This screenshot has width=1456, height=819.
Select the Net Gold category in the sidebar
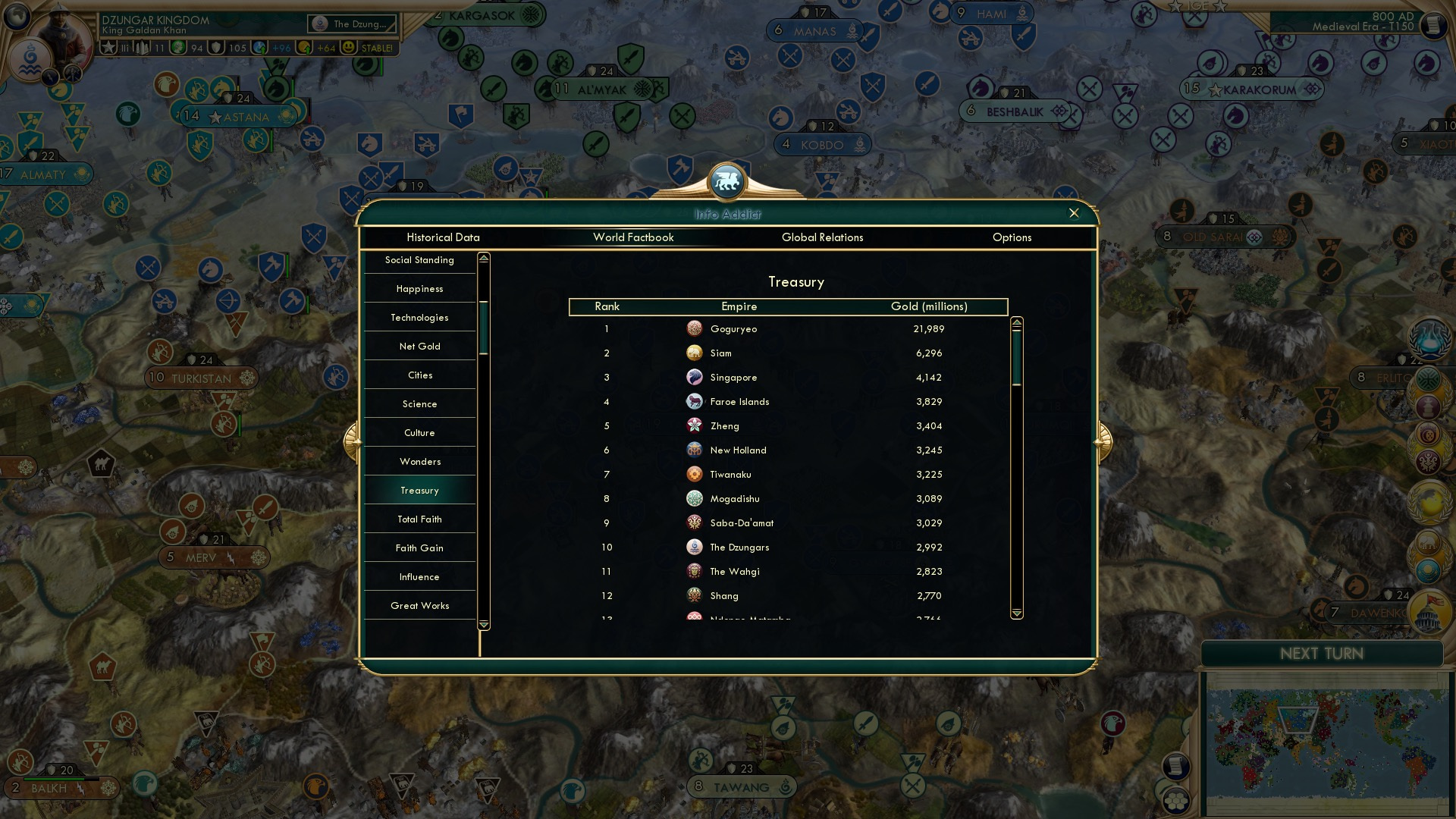419,346
